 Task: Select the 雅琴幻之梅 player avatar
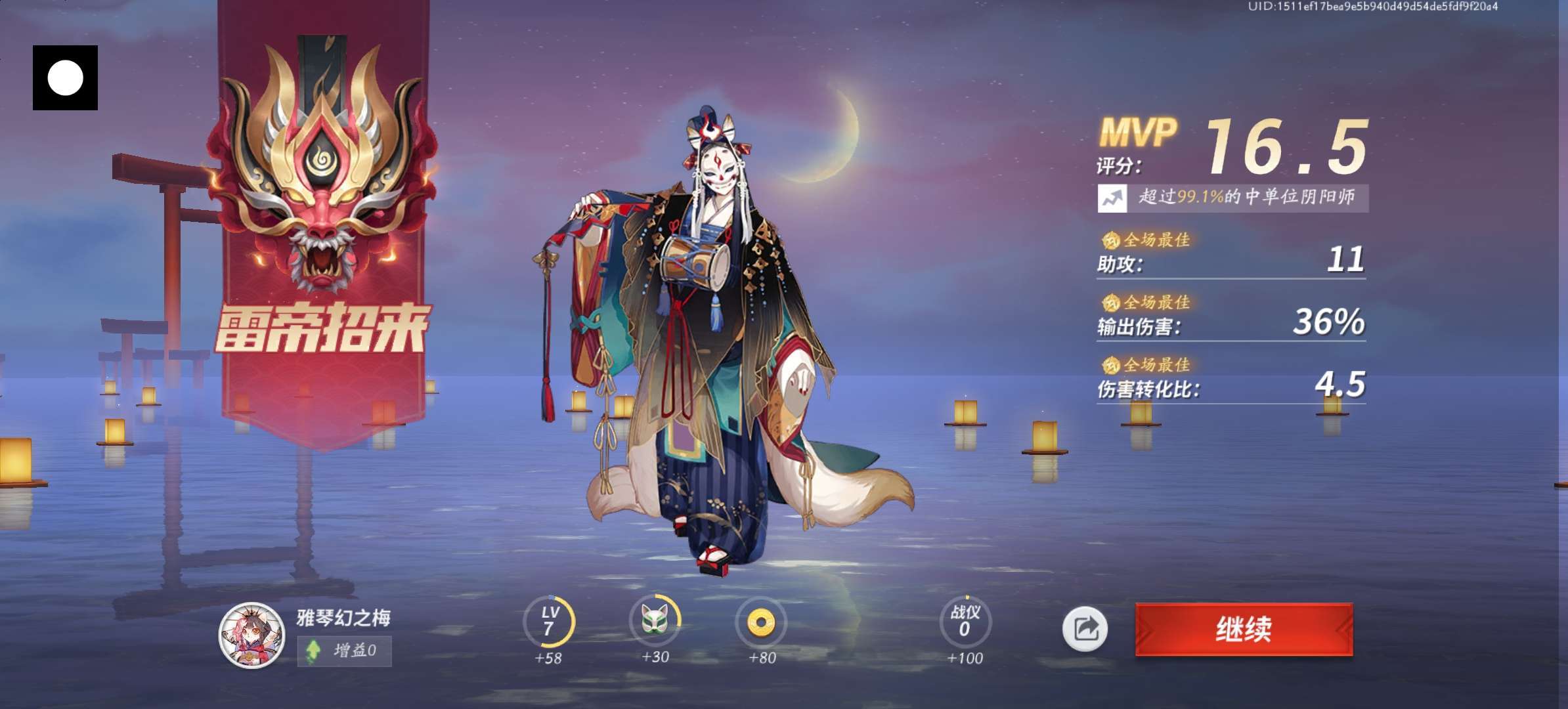[x=251, y=635]
